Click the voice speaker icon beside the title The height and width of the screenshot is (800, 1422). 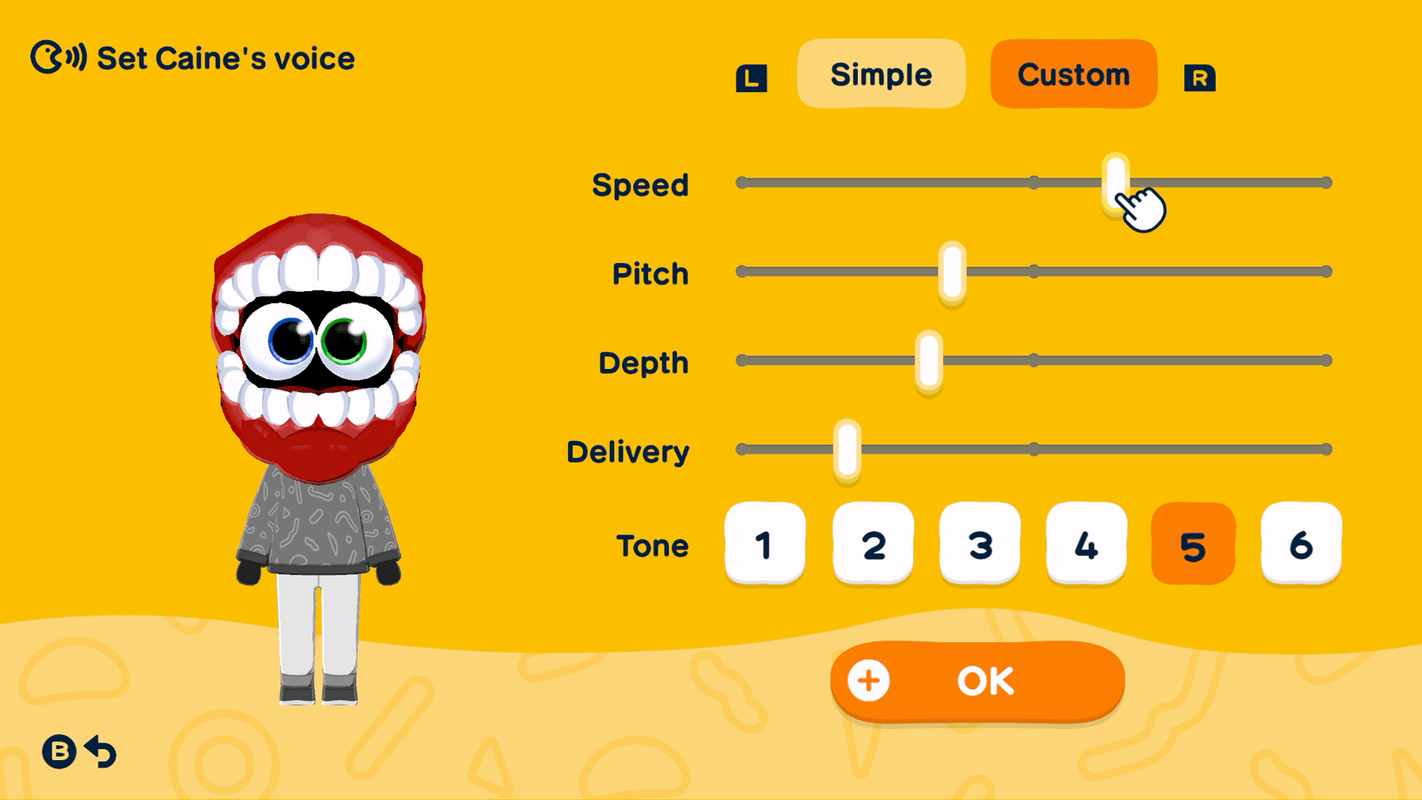click(57, 57)
